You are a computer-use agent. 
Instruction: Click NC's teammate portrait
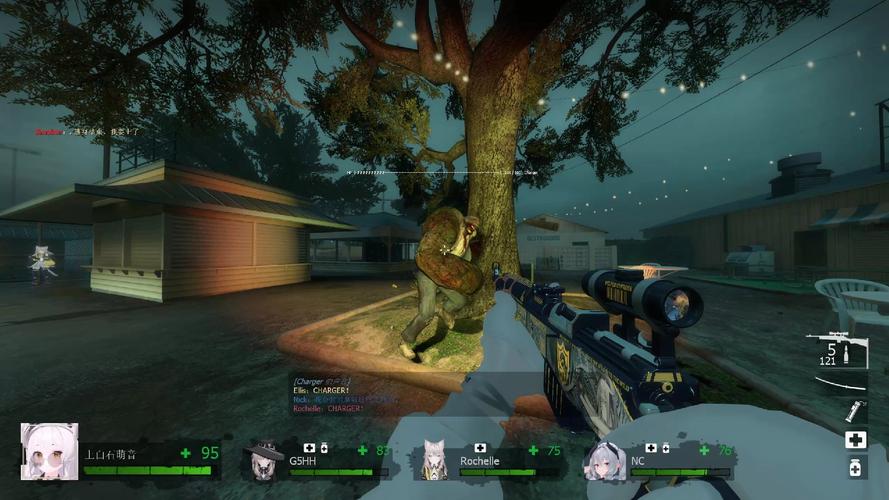click(x=605, y=459)
